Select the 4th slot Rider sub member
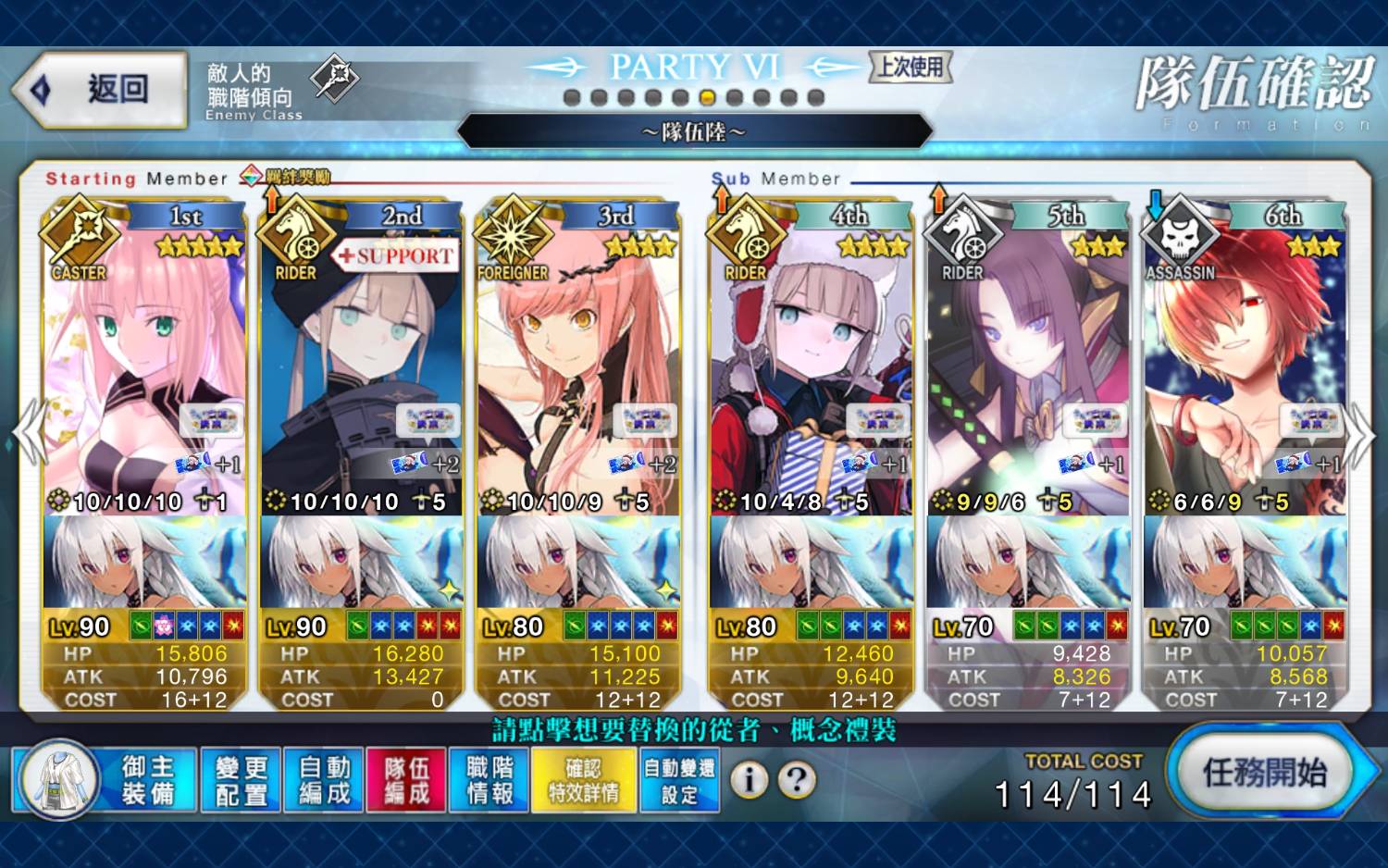1388x868 pixels. pos(812,370)
